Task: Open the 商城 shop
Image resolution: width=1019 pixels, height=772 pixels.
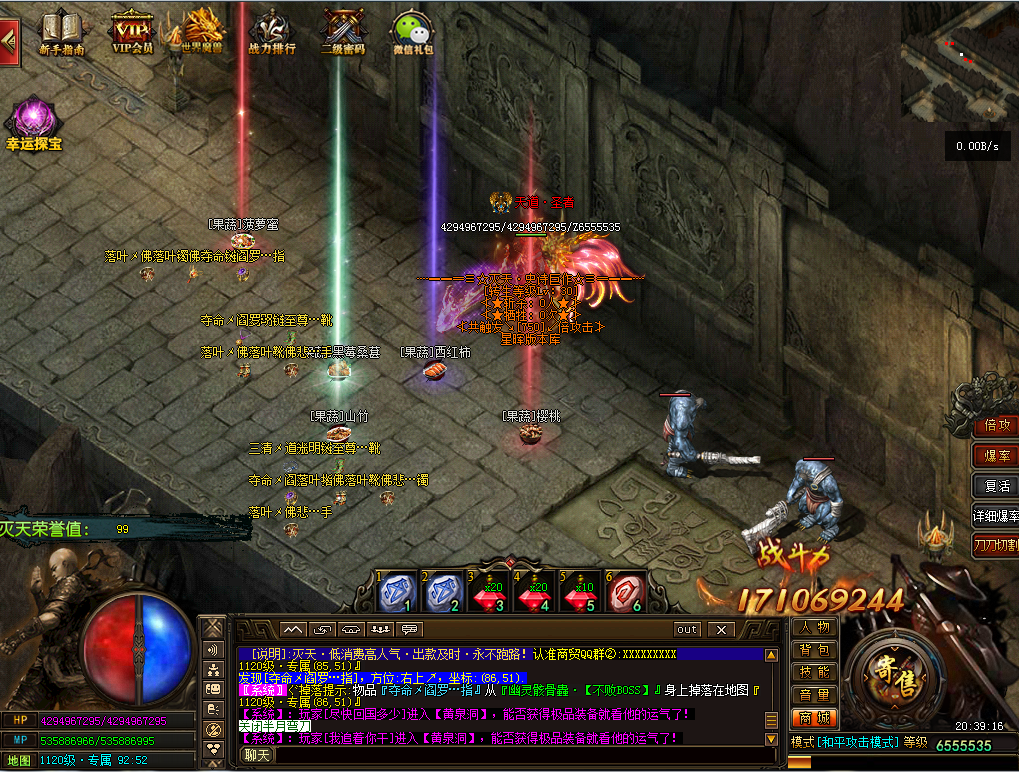Action: click(815, 717)
